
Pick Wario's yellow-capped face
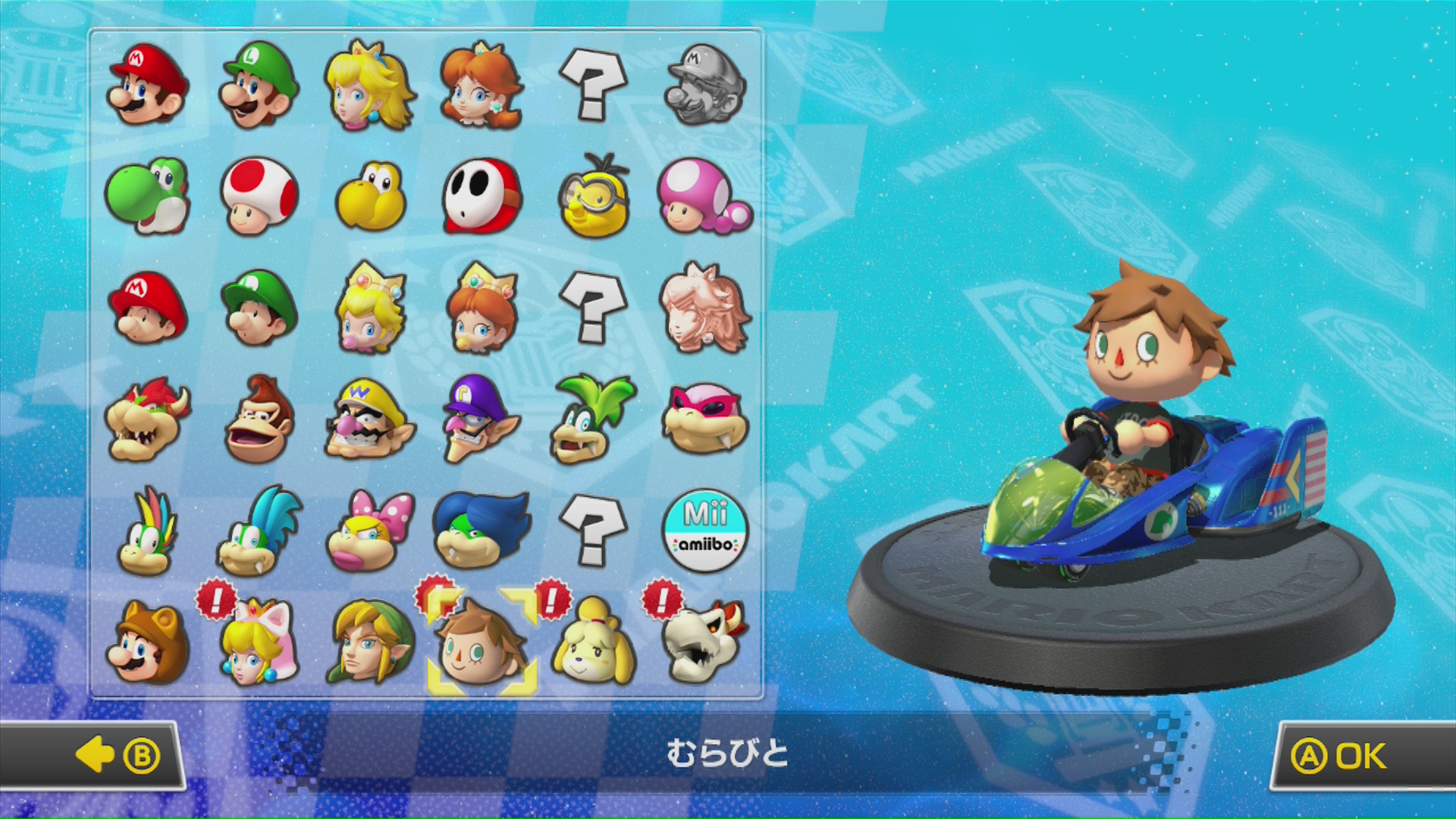[x=369, y=419]
